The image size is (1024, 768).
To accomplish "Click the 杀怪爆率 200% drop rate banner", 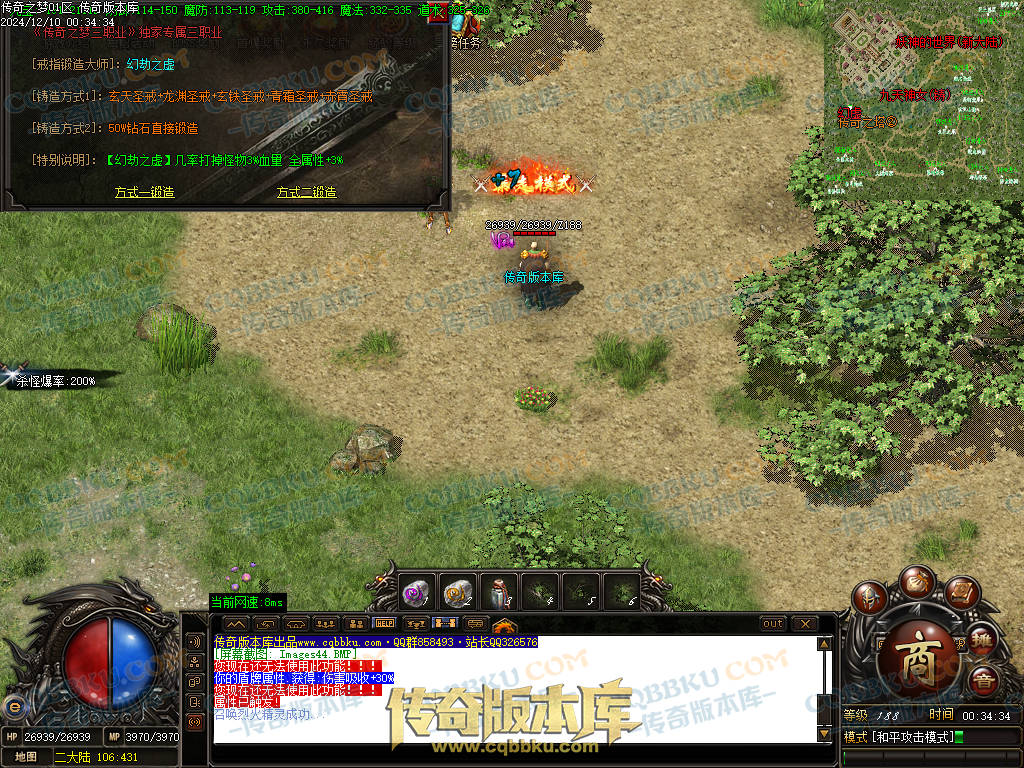I will pos(55,380).
